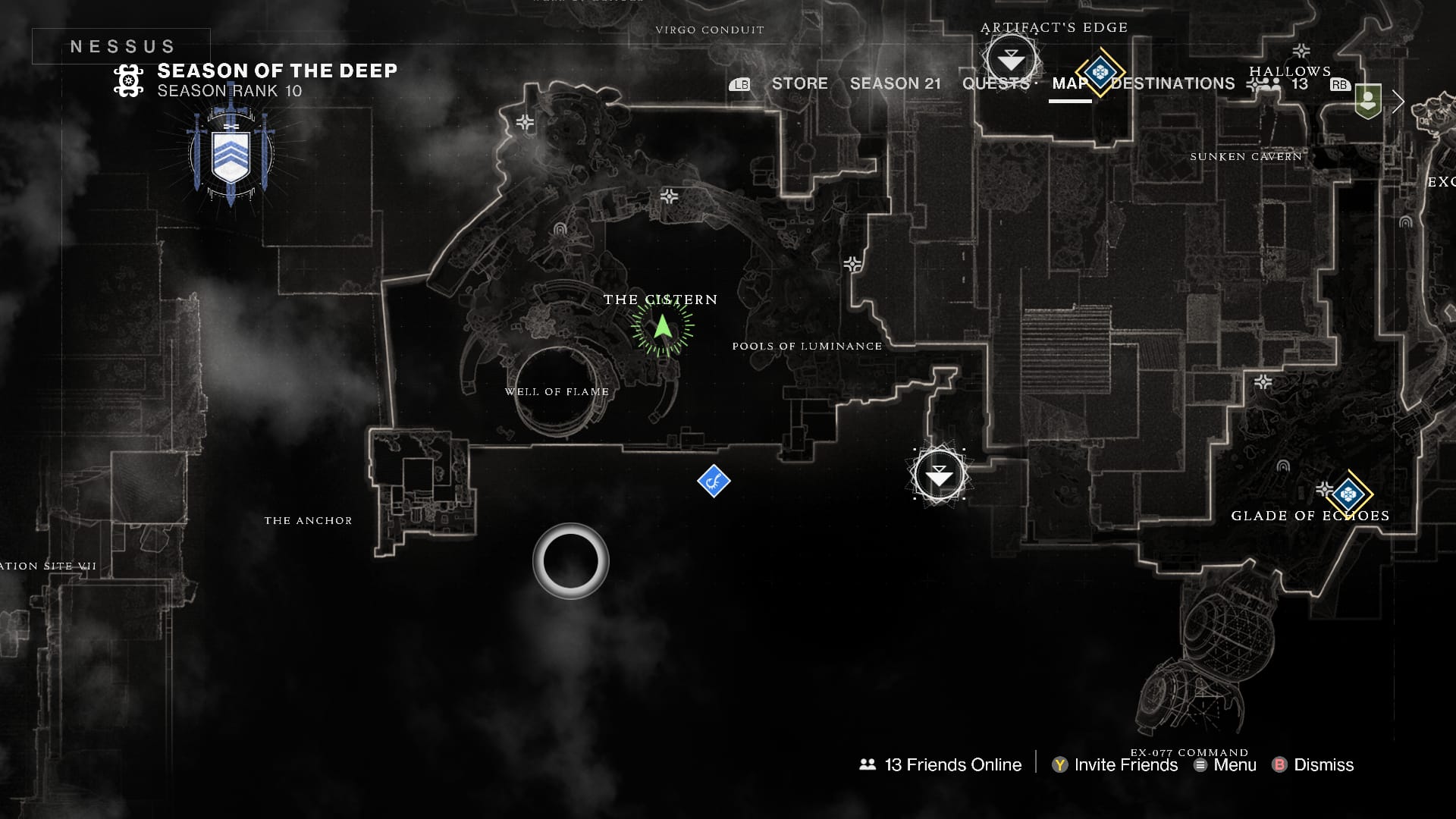Click the LB bumper icon beside STORE
This screenshot has height=819, width=1456.
(740, 84)
